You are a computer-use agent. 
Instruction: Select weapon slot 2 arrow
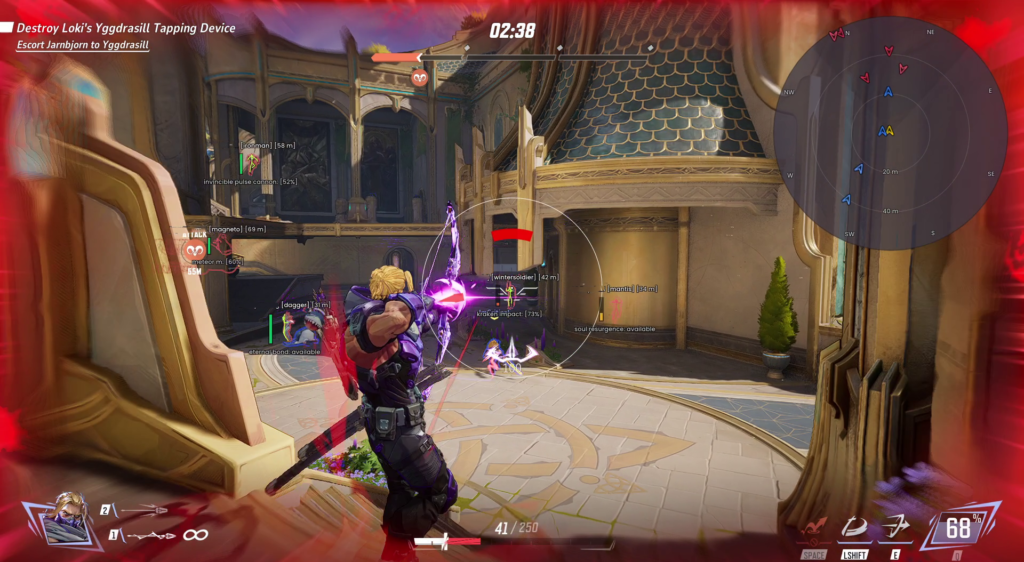tap(142, 511)
